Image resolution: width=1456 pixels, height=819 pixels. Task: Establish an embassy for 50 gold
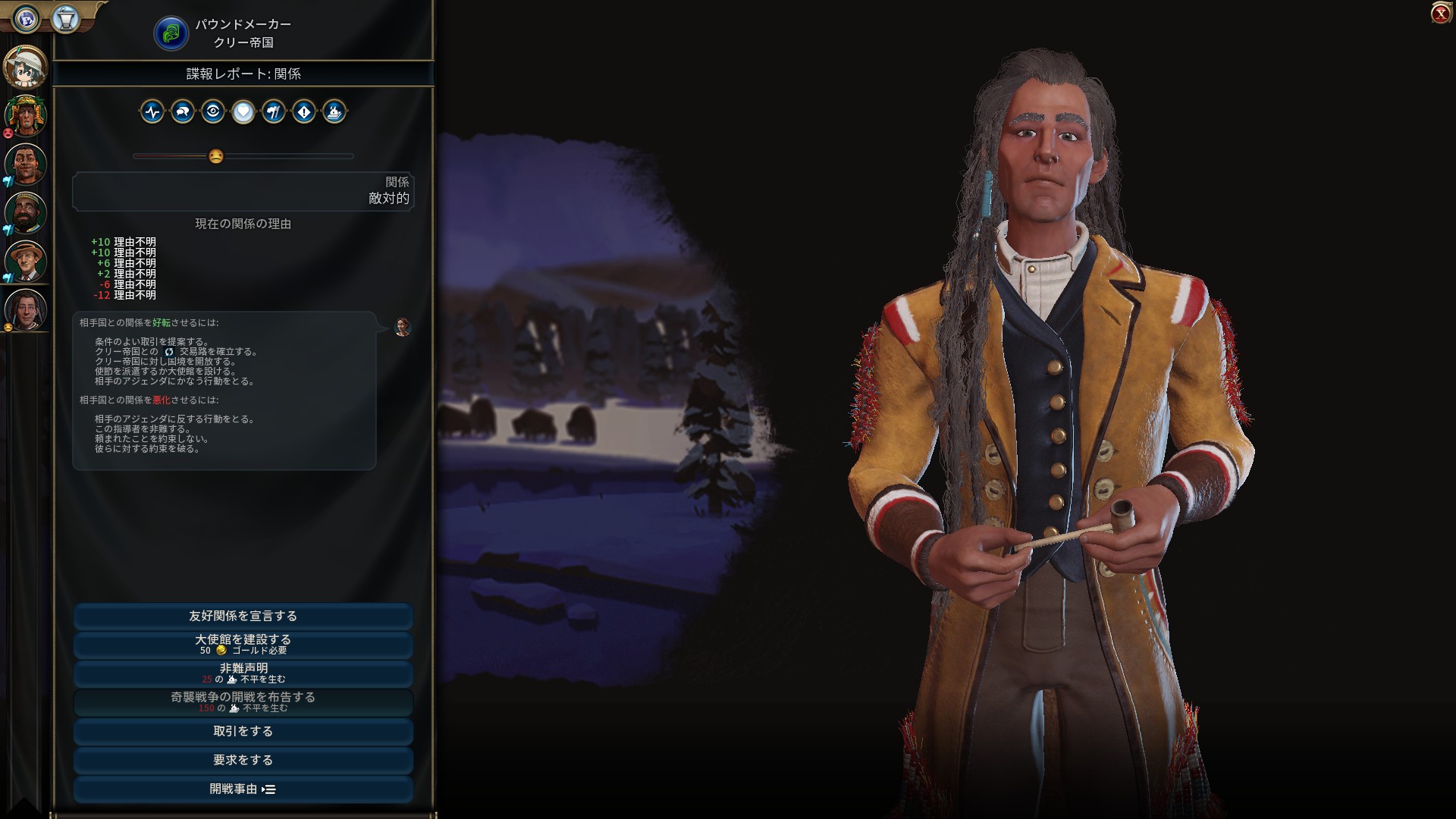243,645
